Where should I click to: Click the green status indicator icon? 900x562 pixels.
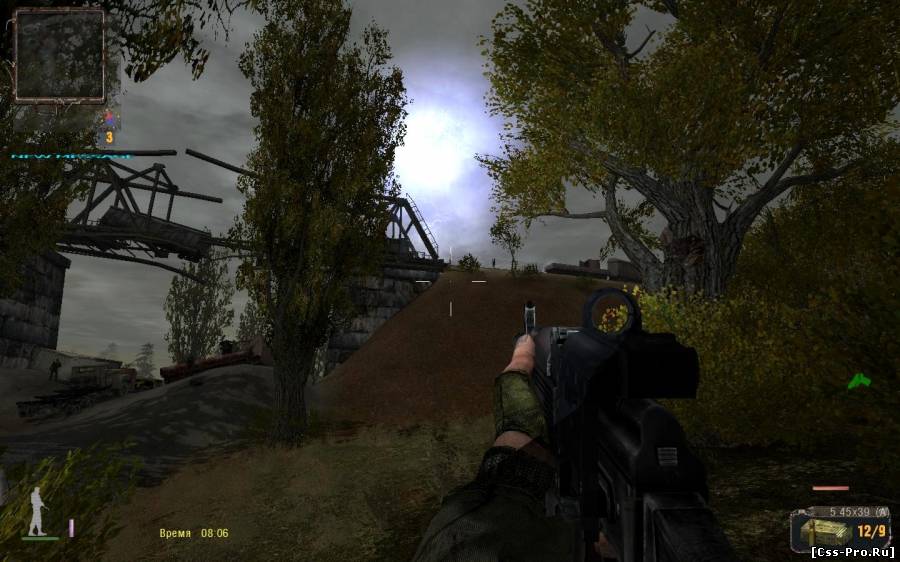(x=858, y=381)
